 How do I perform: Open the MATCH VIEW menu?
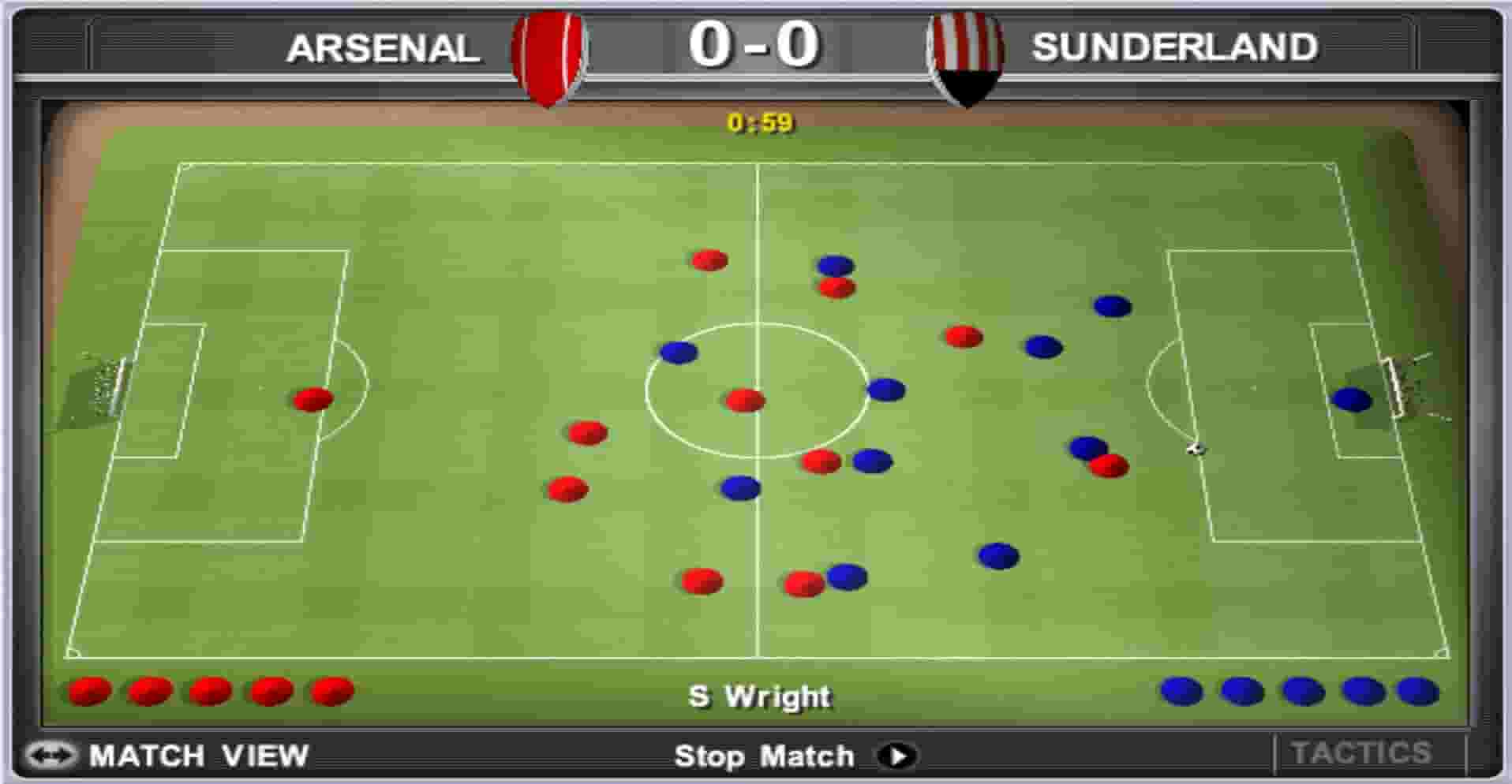(x=197, y=756)
